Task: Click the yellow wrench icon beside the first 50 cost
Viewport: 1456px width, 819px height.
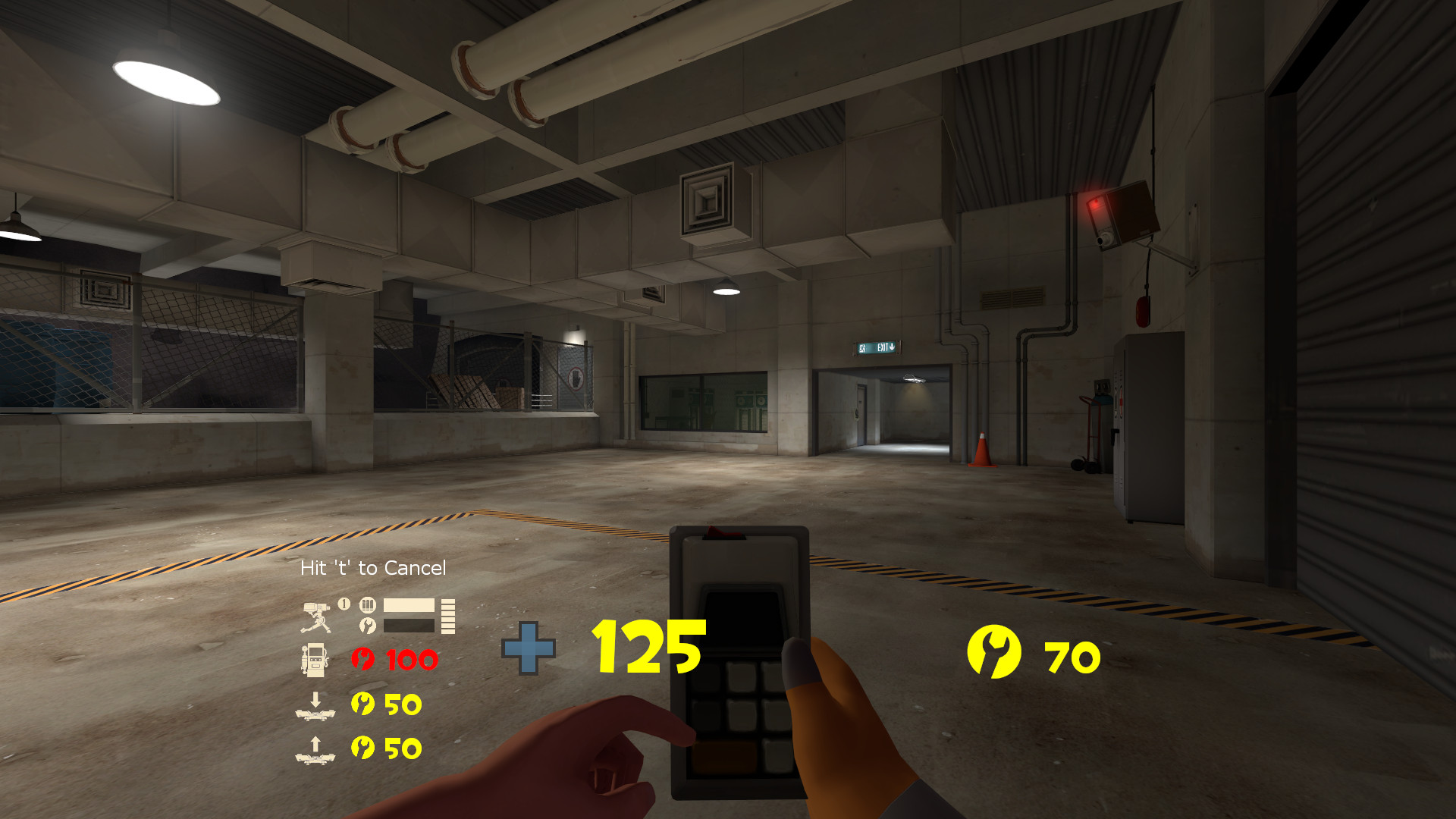Action: [x=362, y=705]
